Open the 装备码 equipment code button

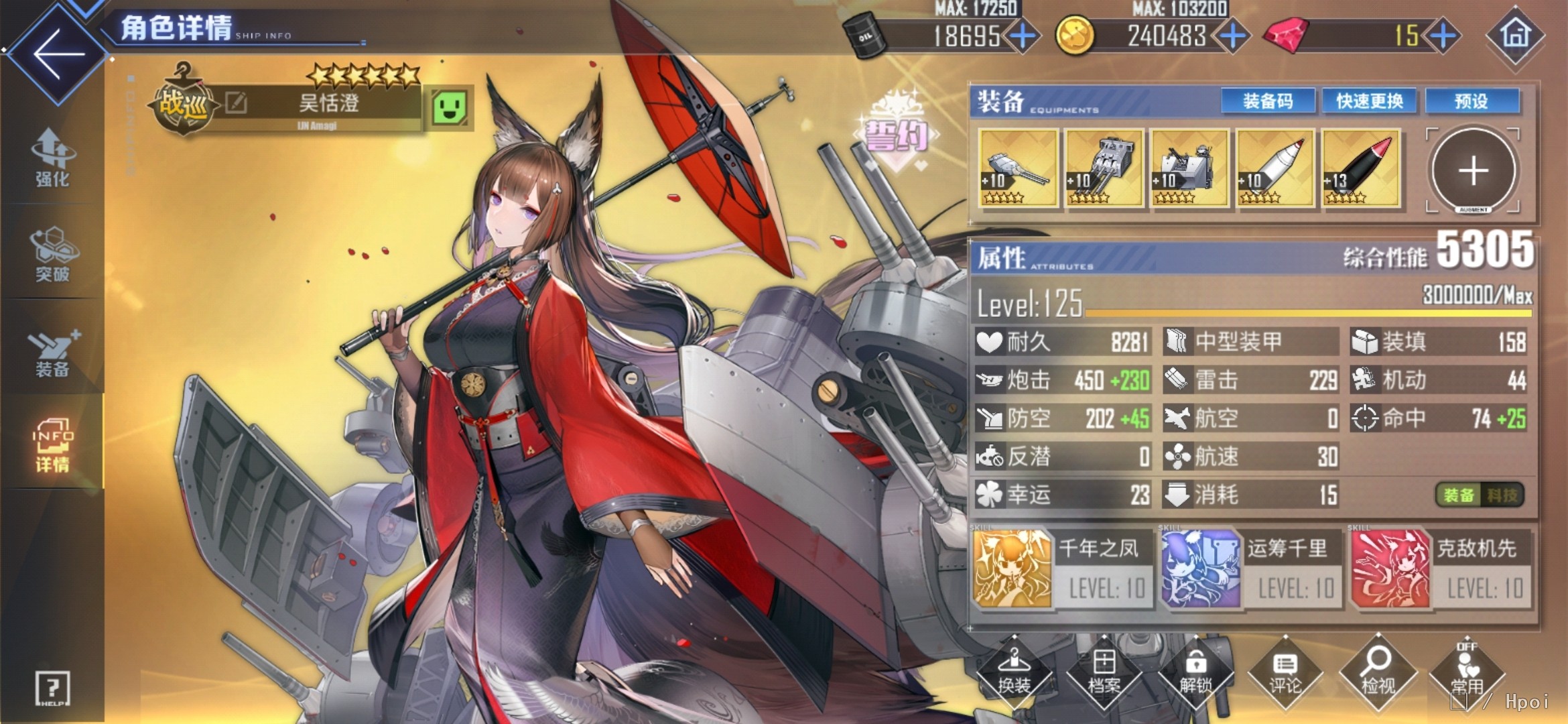click(1268, 101)
